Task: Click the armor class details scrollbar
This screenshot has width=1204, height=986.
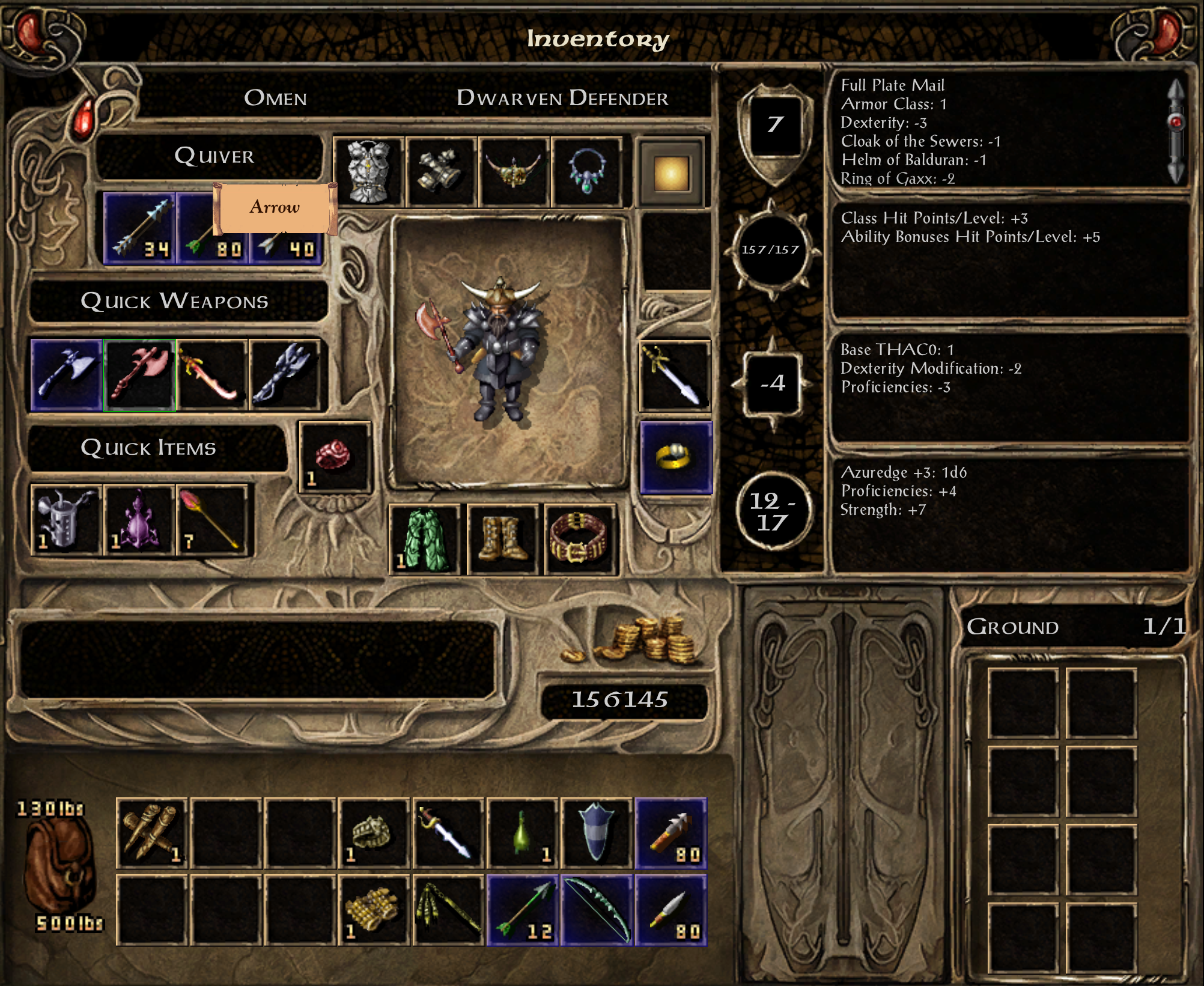Action: (1176, 131)
